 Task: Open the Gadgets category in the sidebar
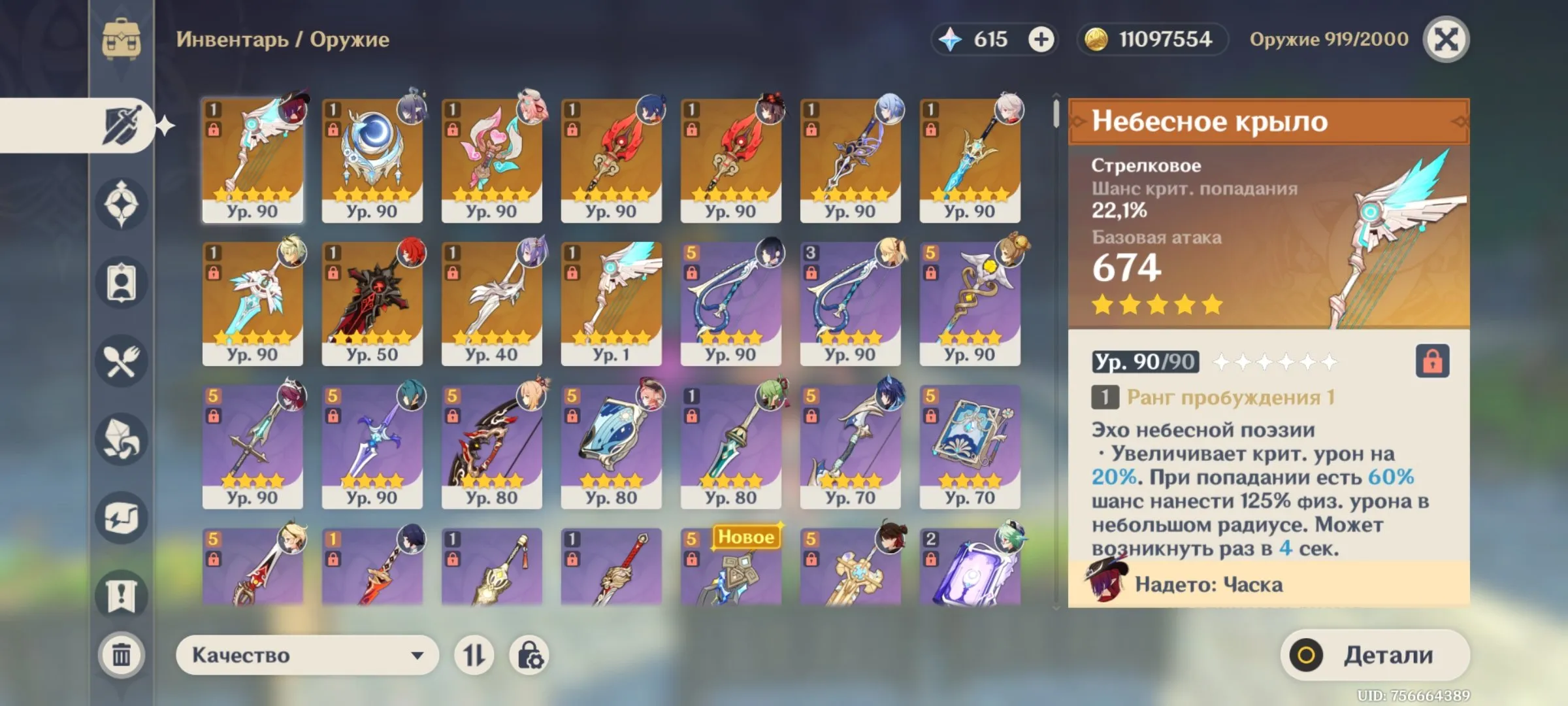click(122, 516)
